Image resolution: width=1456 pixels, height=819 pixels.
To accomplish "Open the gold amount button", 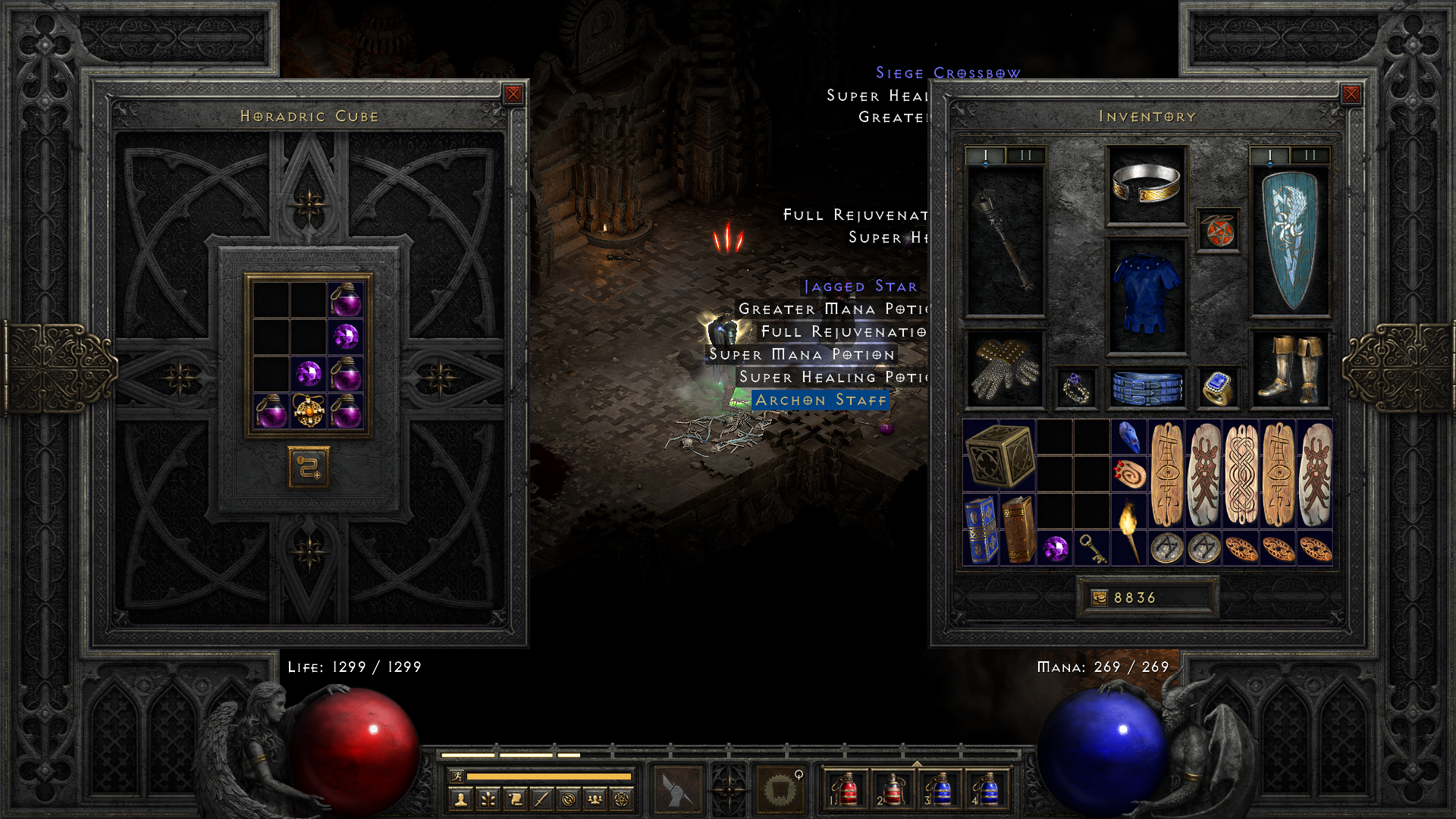I will 1099,598.
